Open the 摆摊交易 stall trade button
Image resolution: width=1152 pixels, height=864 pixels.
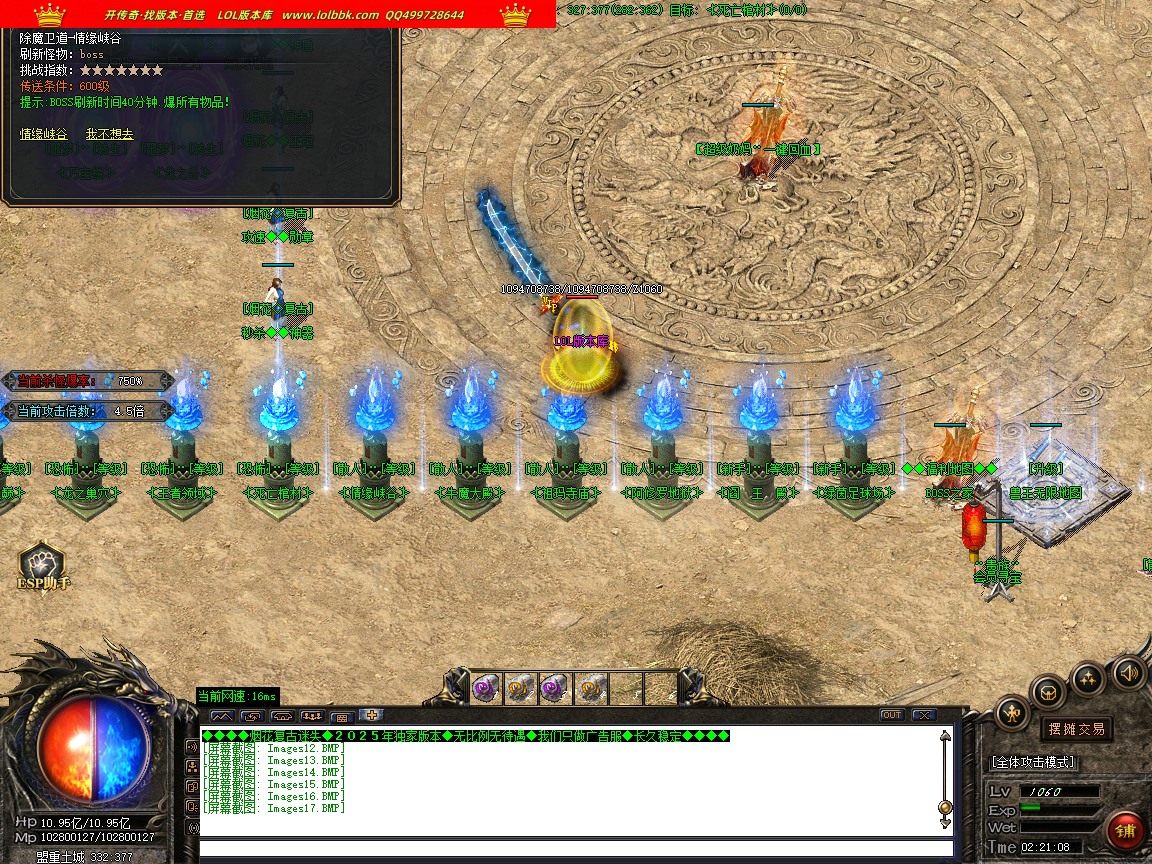(1076, 729)
